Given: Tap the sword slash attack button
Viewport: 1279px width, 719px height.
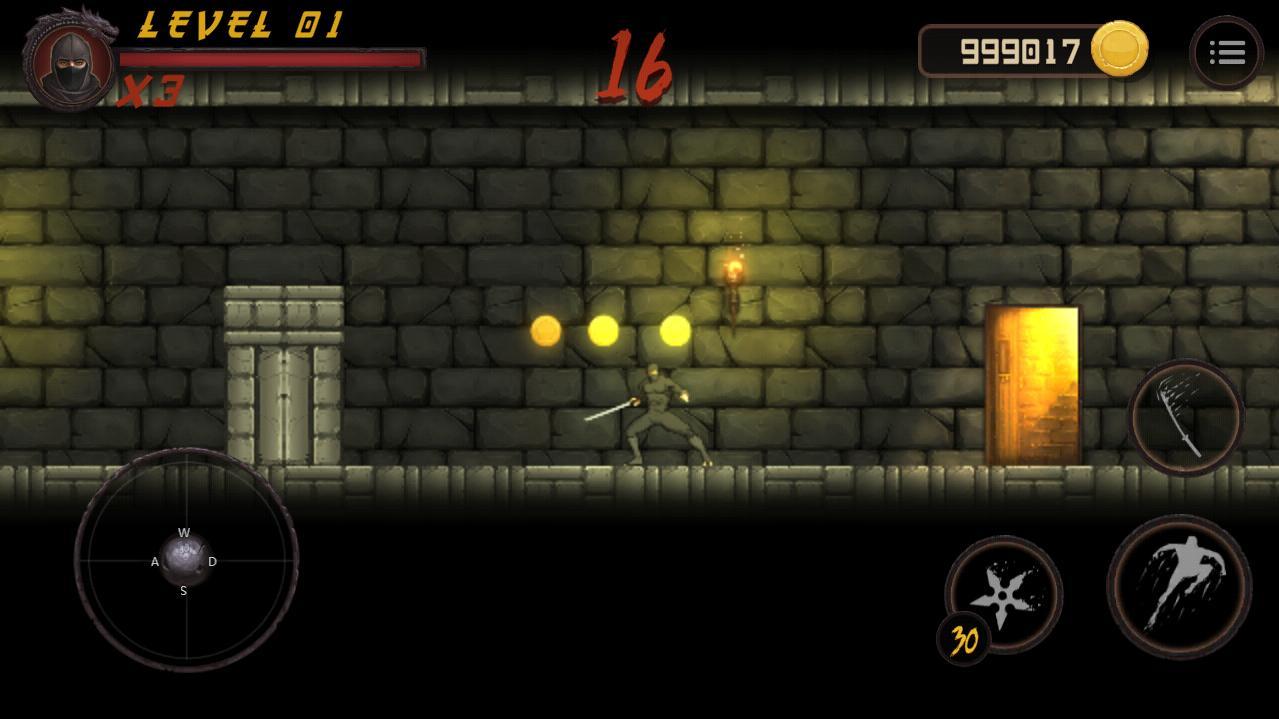Looking at the screenshot, I should coord(1186,417).
